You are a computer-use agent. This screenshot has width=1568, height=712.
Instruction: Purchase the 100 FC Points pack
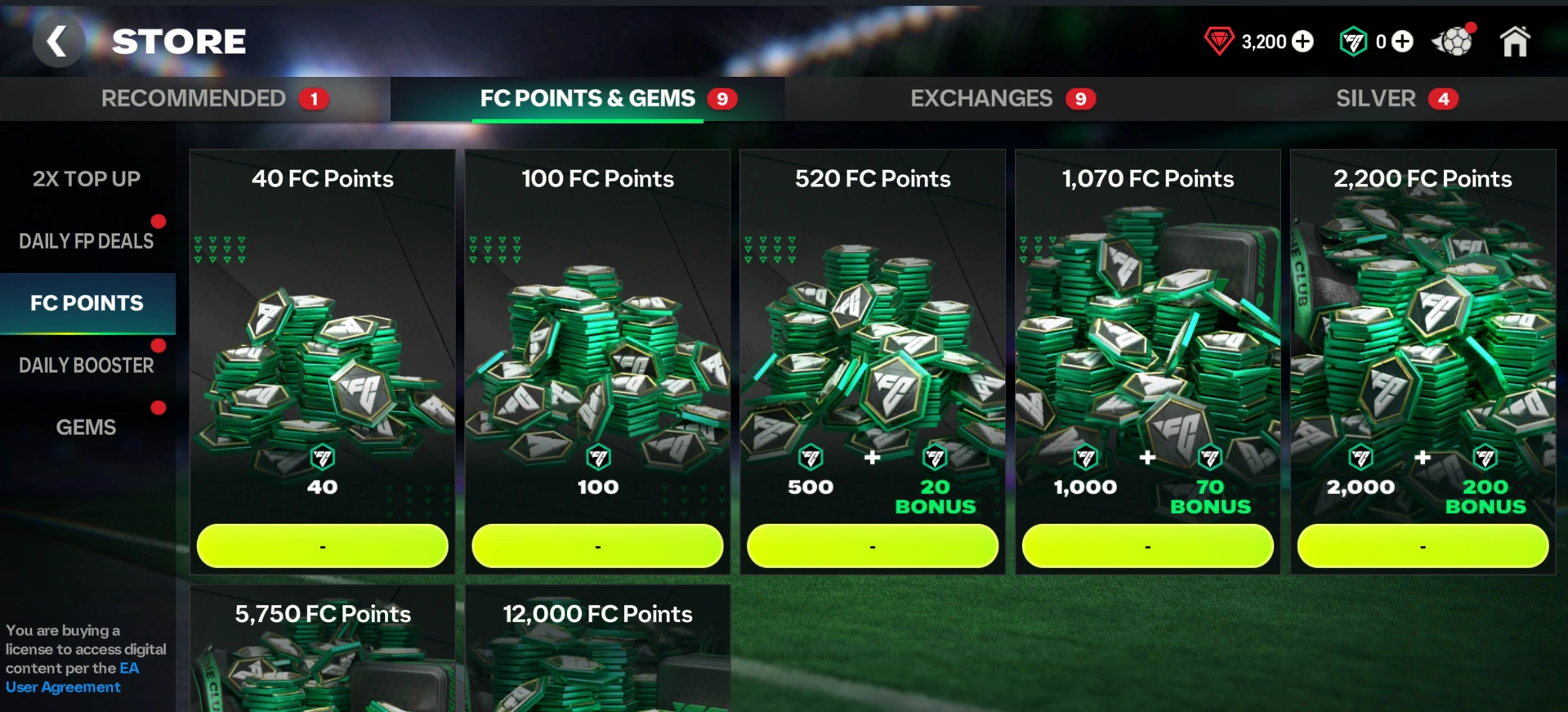[597, 546]
